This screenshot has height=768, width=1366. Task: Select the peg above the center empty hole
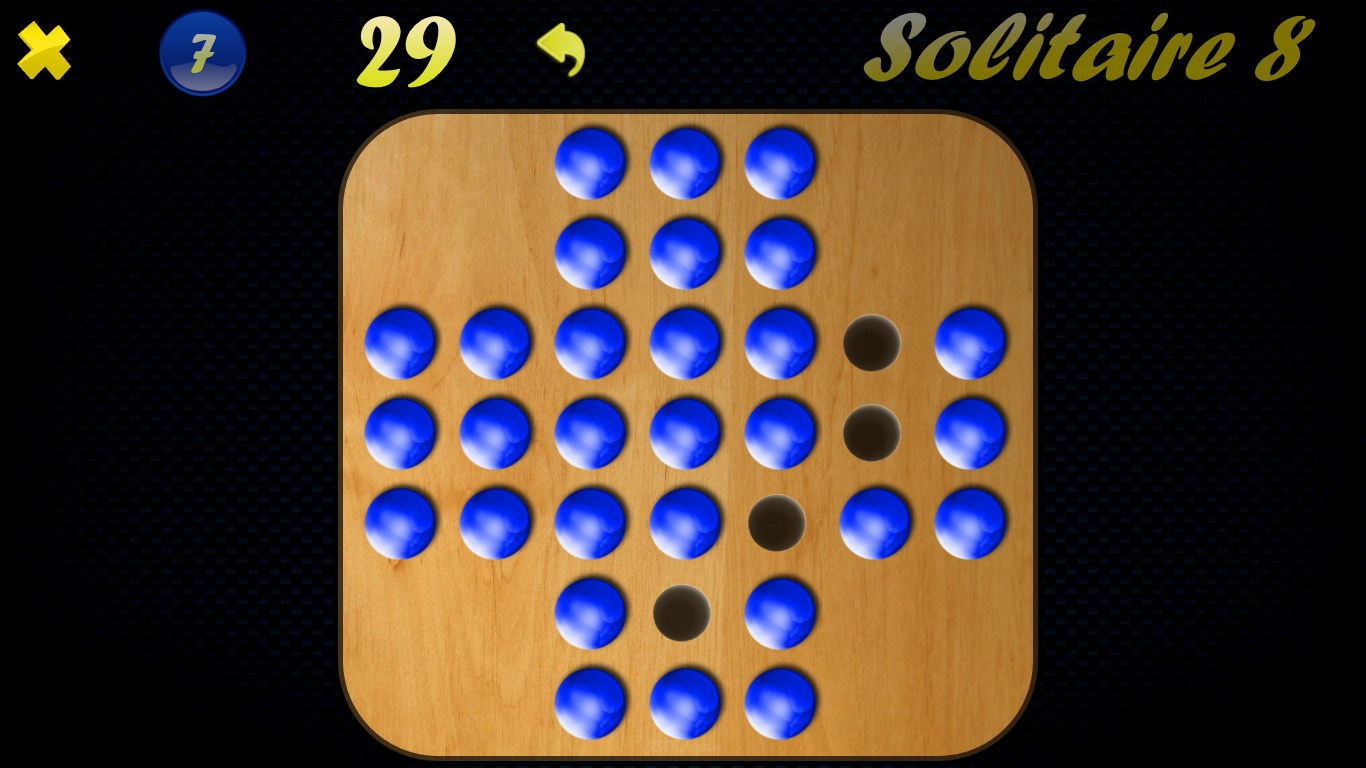pyautogui.click(x=780, y=432)
